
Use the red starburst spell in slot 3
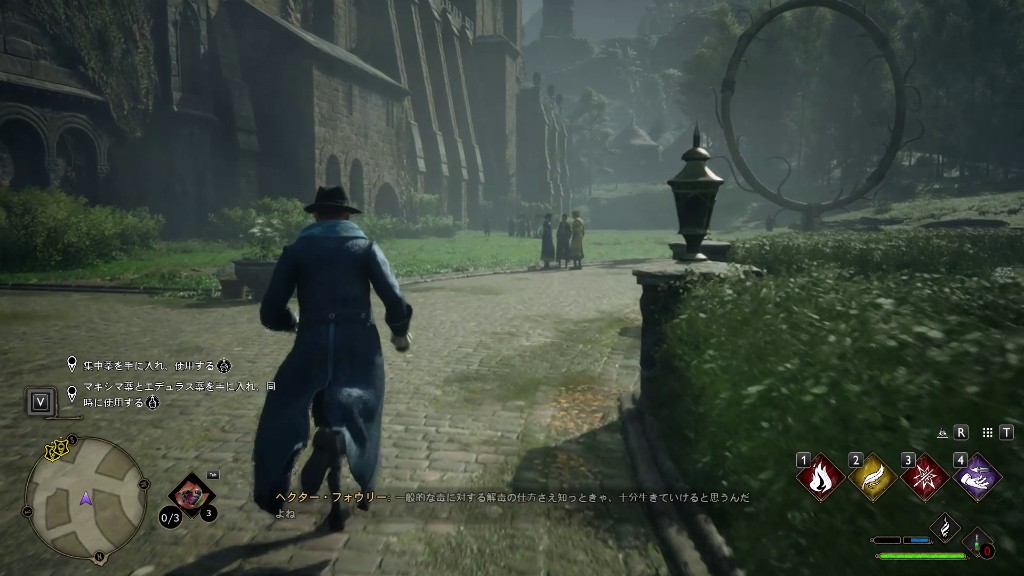pyautogui.click(x=925, y=477)
